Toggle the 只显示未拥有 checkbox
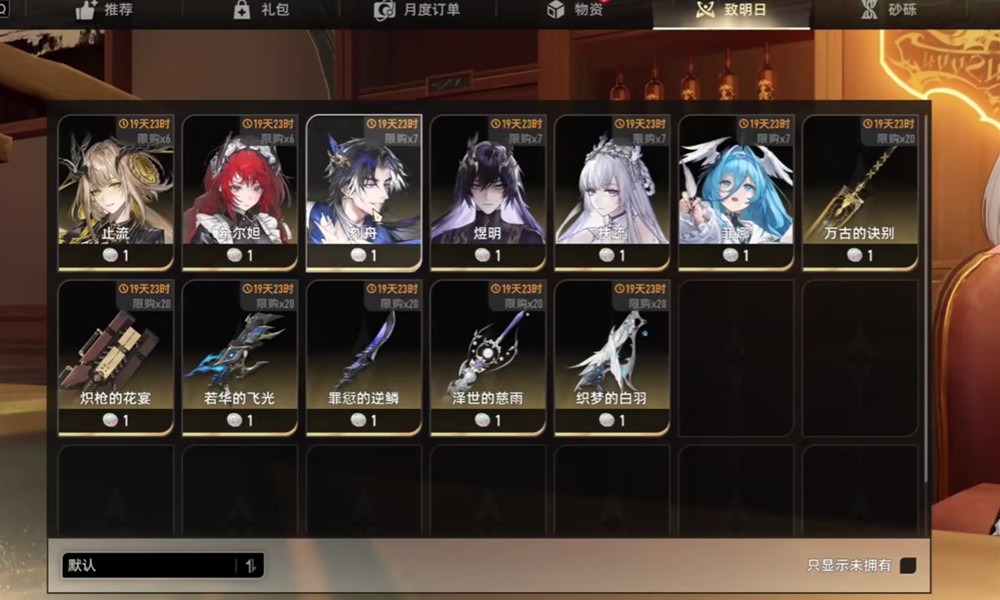 (x=907, y=565)
